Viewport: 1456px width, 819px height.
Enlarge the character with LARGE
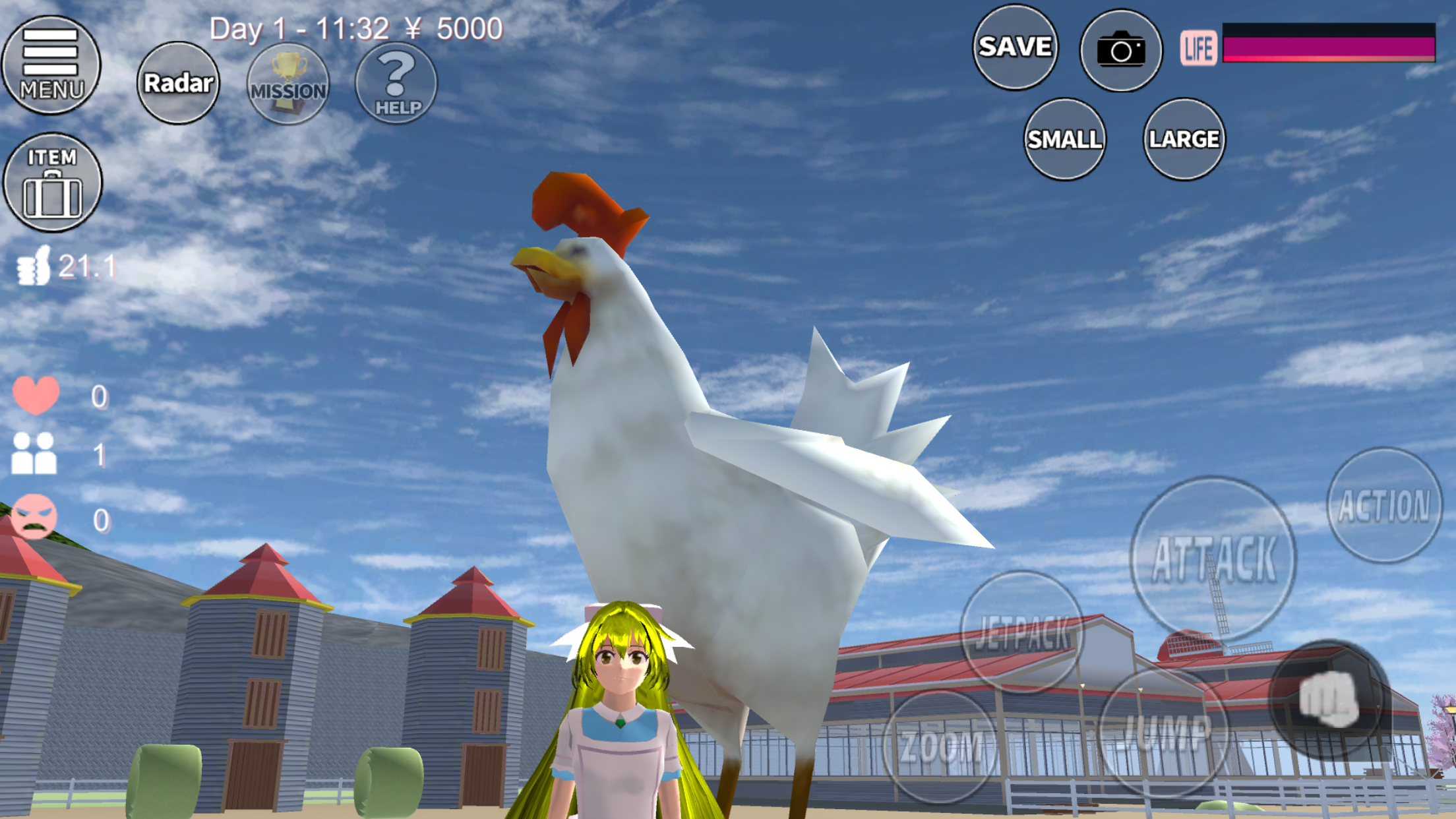point(1184,139)
